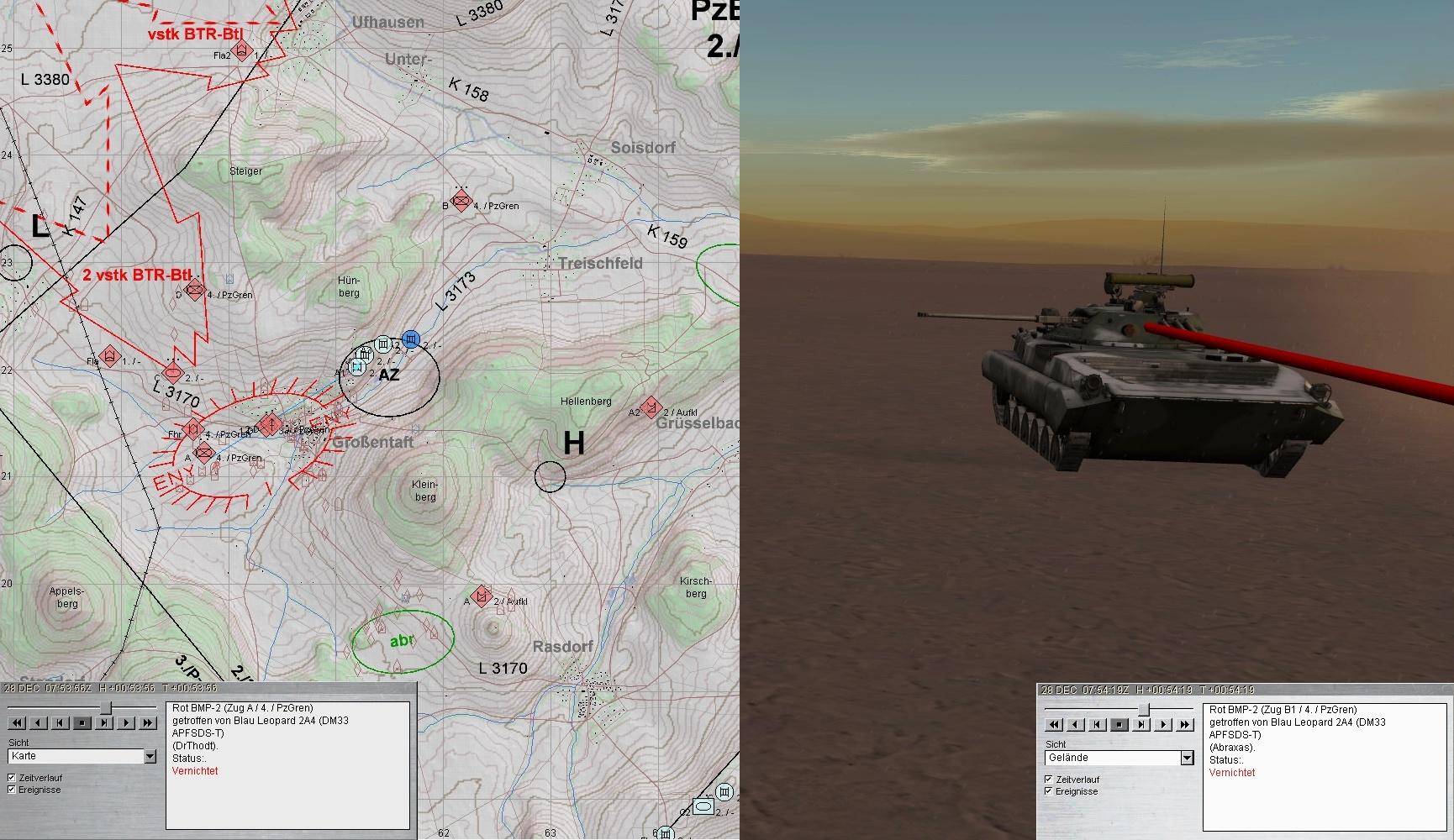
Task: Click the timeline slider handle in Gelände panel
Action: (x=1143, y=710)
